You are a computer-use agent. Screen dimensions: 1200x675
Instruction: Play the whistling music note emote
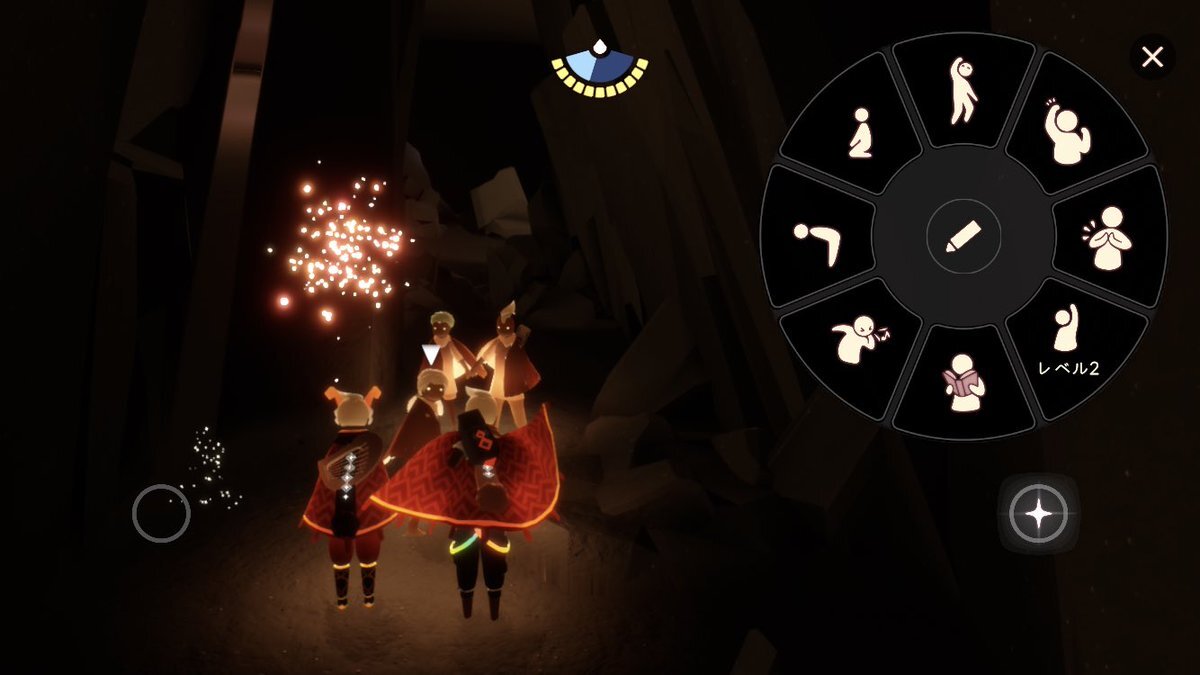(x=859, y=340)
